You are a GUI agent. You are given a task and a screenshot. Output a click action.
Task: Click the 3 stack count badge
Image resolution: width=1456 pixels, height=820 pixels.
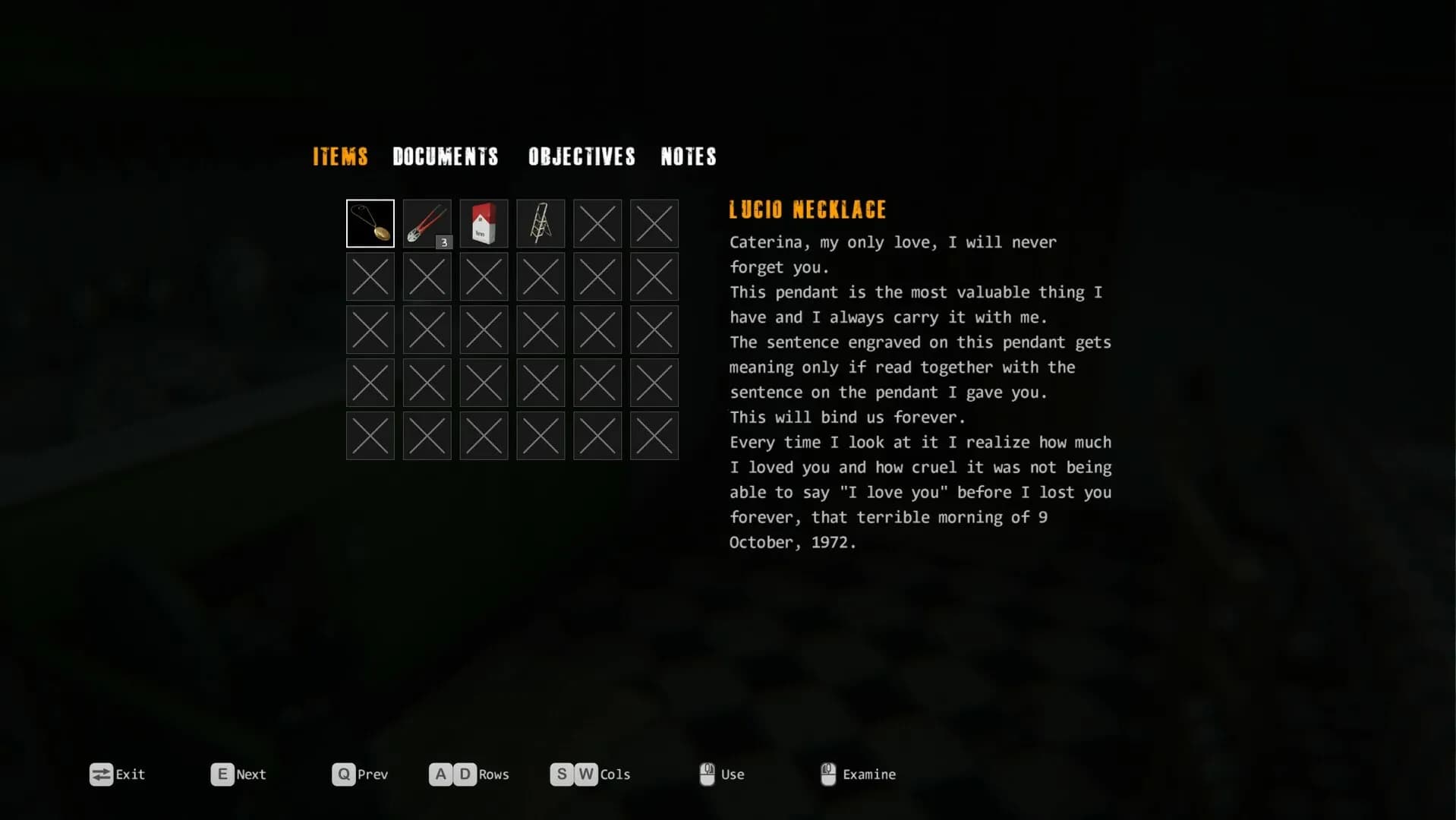pyautogui.click(x=443, y=241)
